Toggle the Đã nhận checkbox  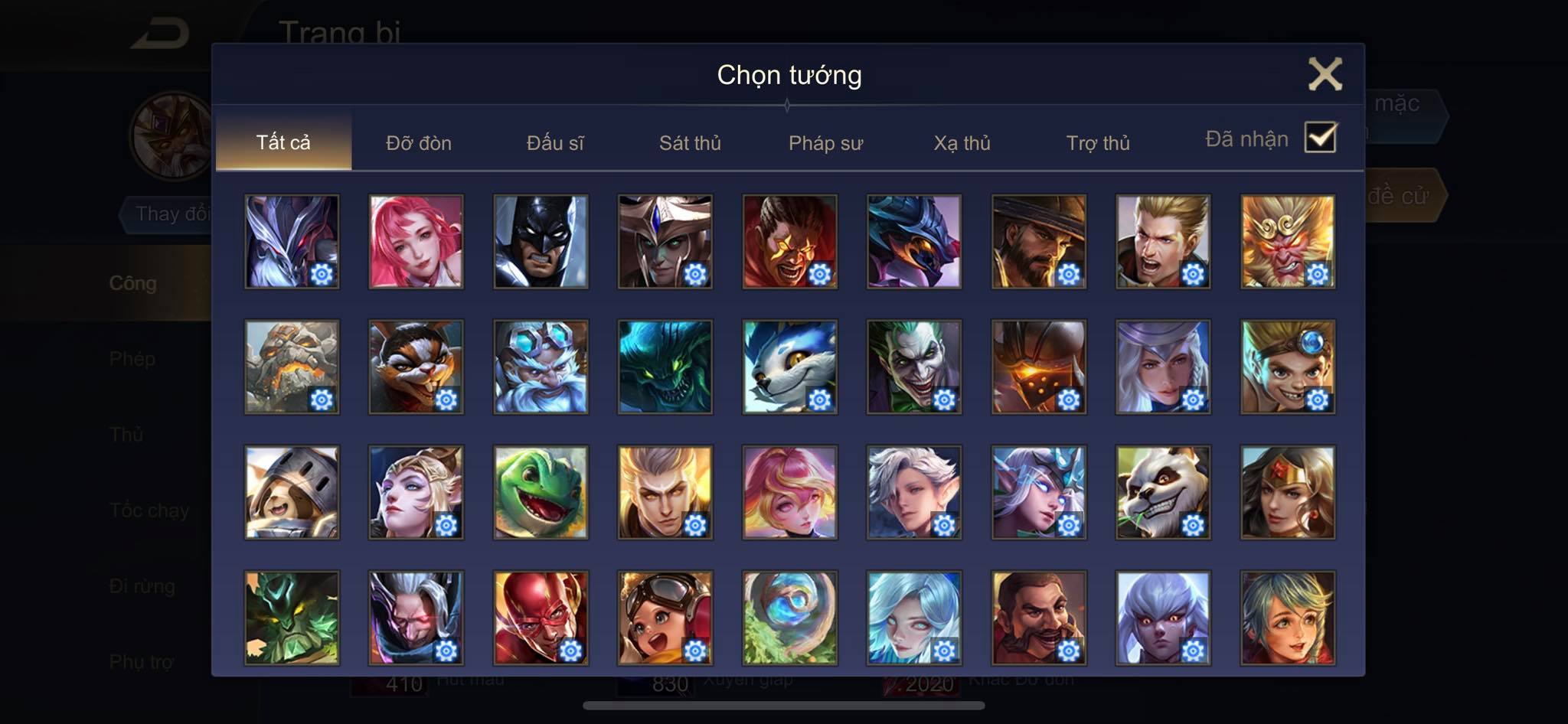1320,138
